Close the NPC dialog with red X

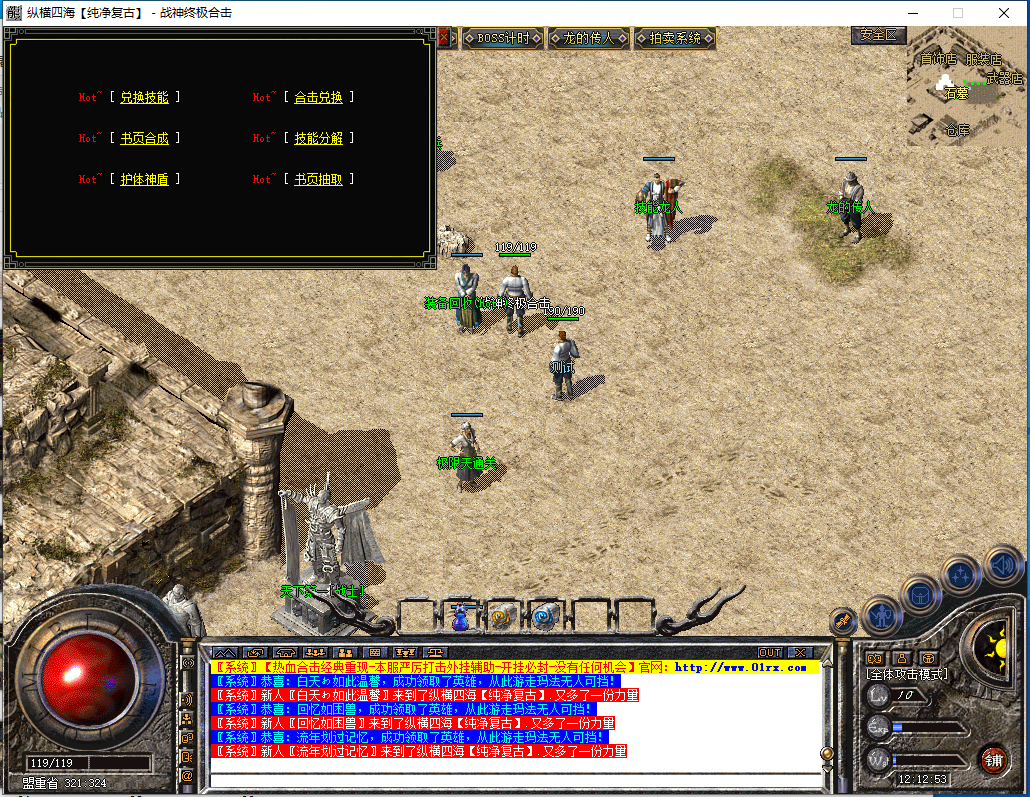click(x=444, y=37)
